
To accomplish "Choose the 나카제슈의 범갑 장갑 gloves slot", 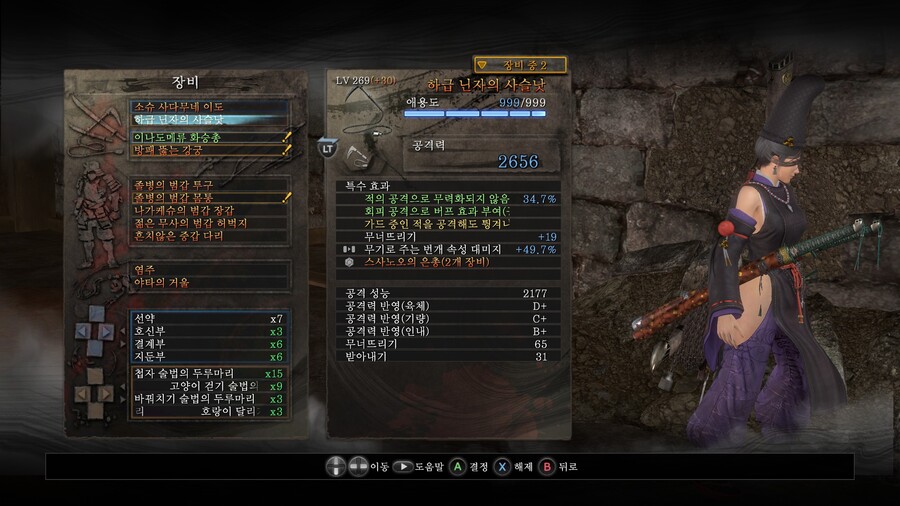I will click(x=210, y=211).
